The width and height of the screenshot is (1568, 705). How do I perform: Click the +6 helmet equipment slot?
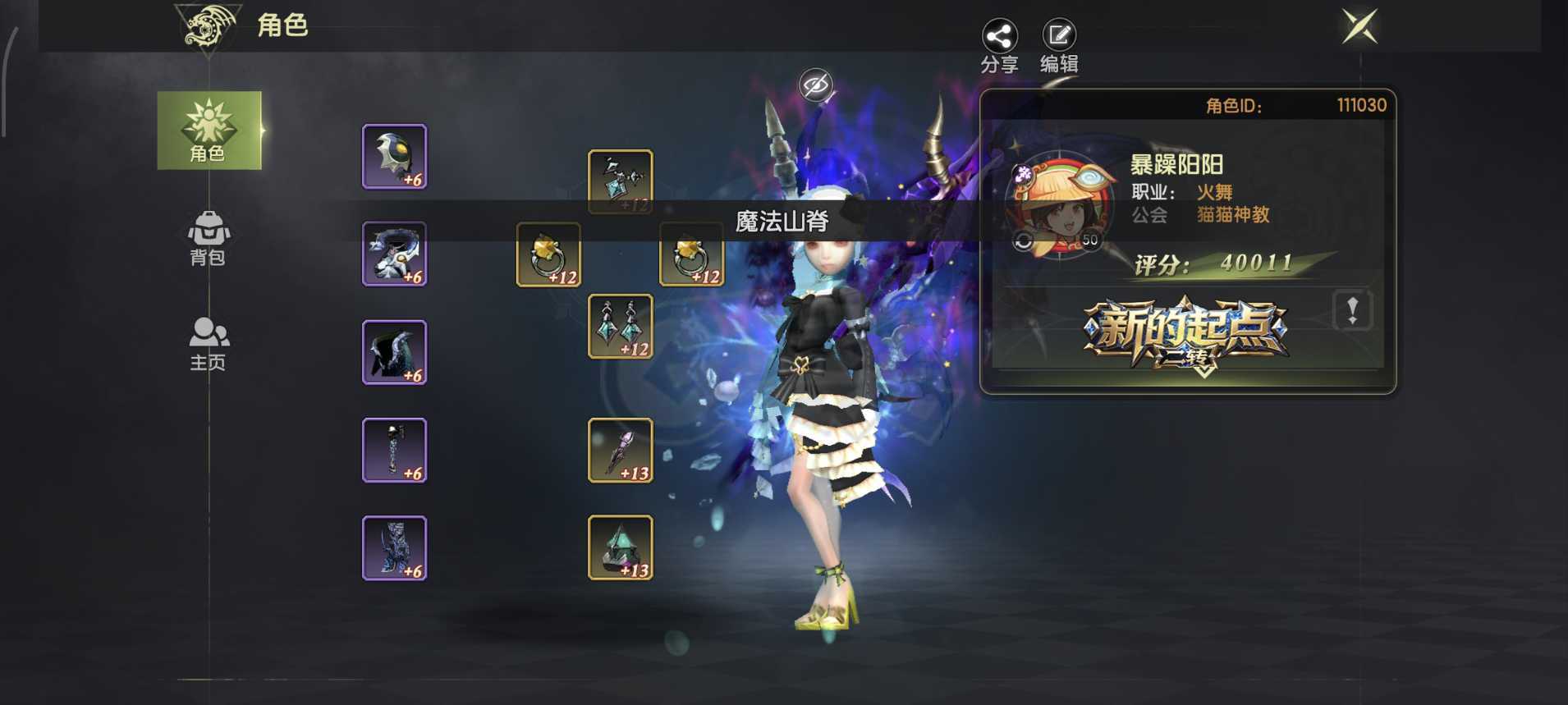click(x=394, y=156)
